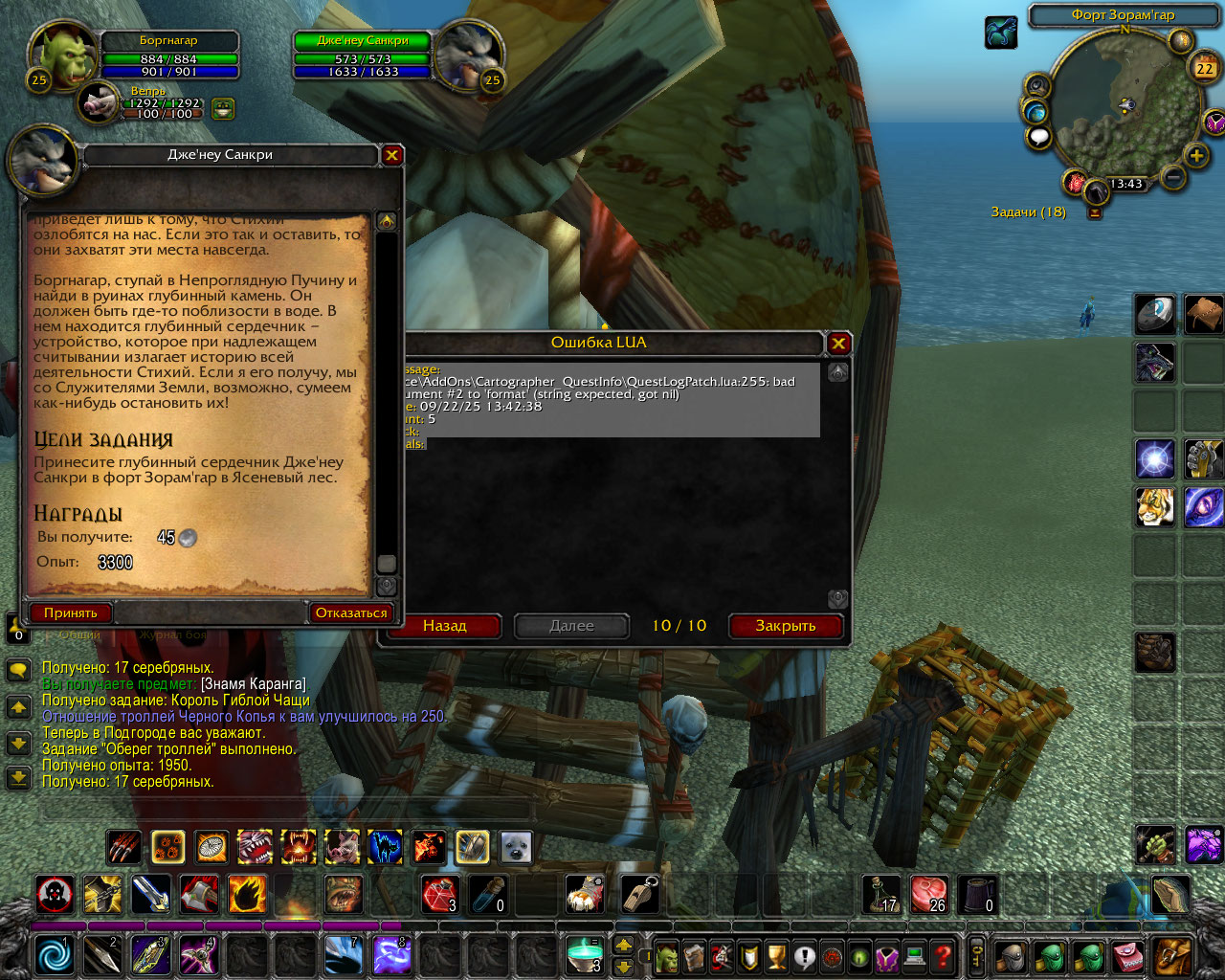1225x980 pixels.
Task: Toggle the red tracking icon below the minimap
Action: (x=1076, y=183)
